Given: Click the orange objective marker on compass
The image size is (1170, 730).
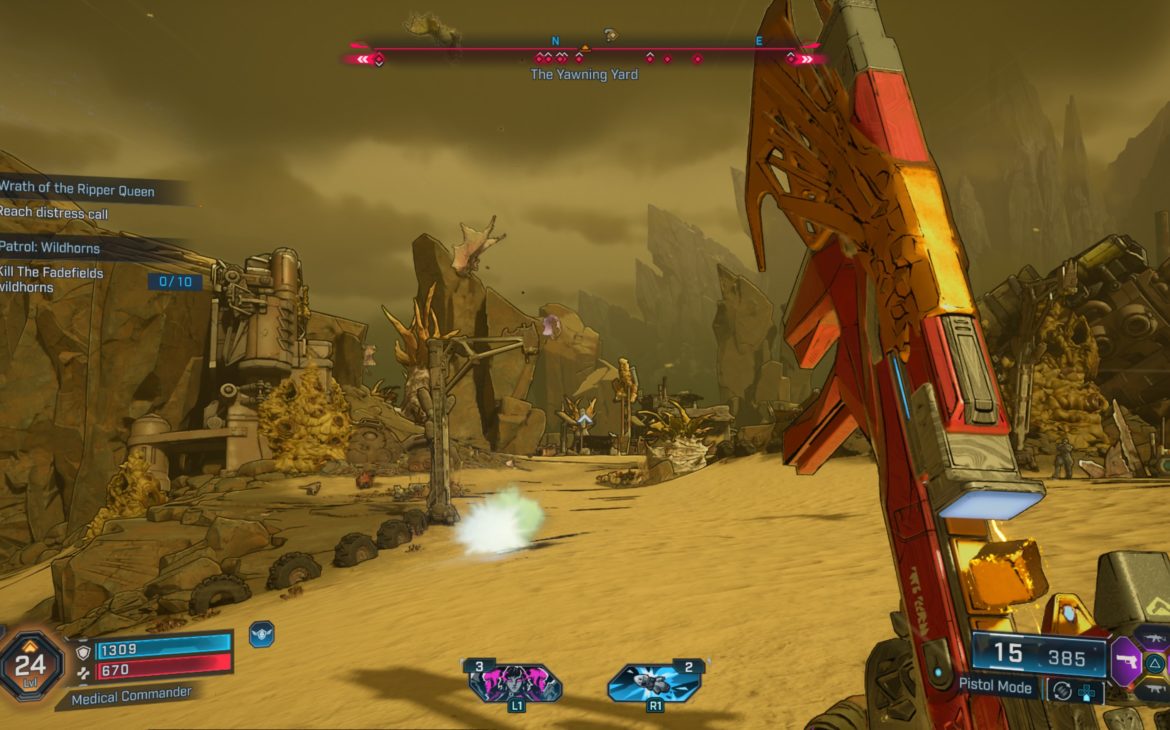Looking at the screenshot, I should click(x=586, y=47).
